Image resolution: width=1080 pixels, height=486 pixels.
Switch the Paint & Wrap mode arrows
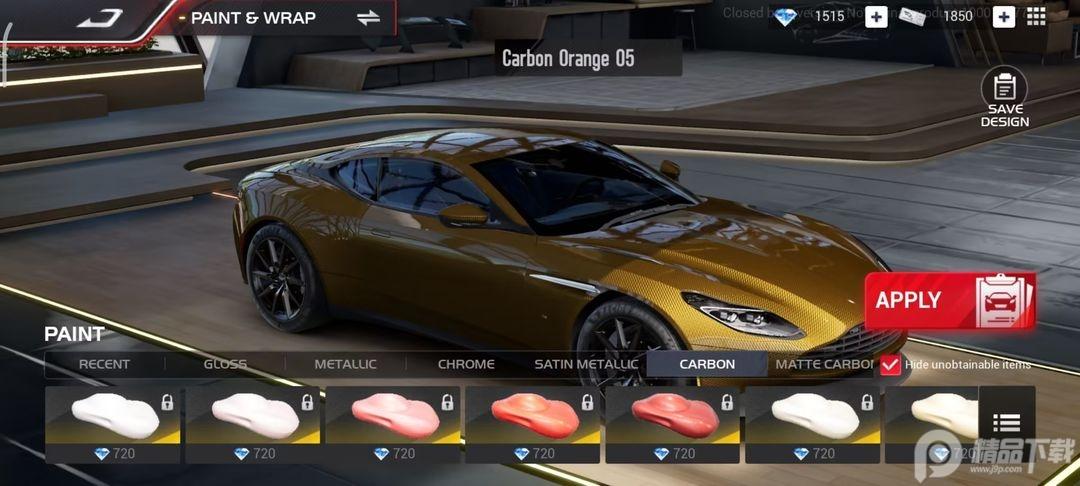click(x=368, y=17)
